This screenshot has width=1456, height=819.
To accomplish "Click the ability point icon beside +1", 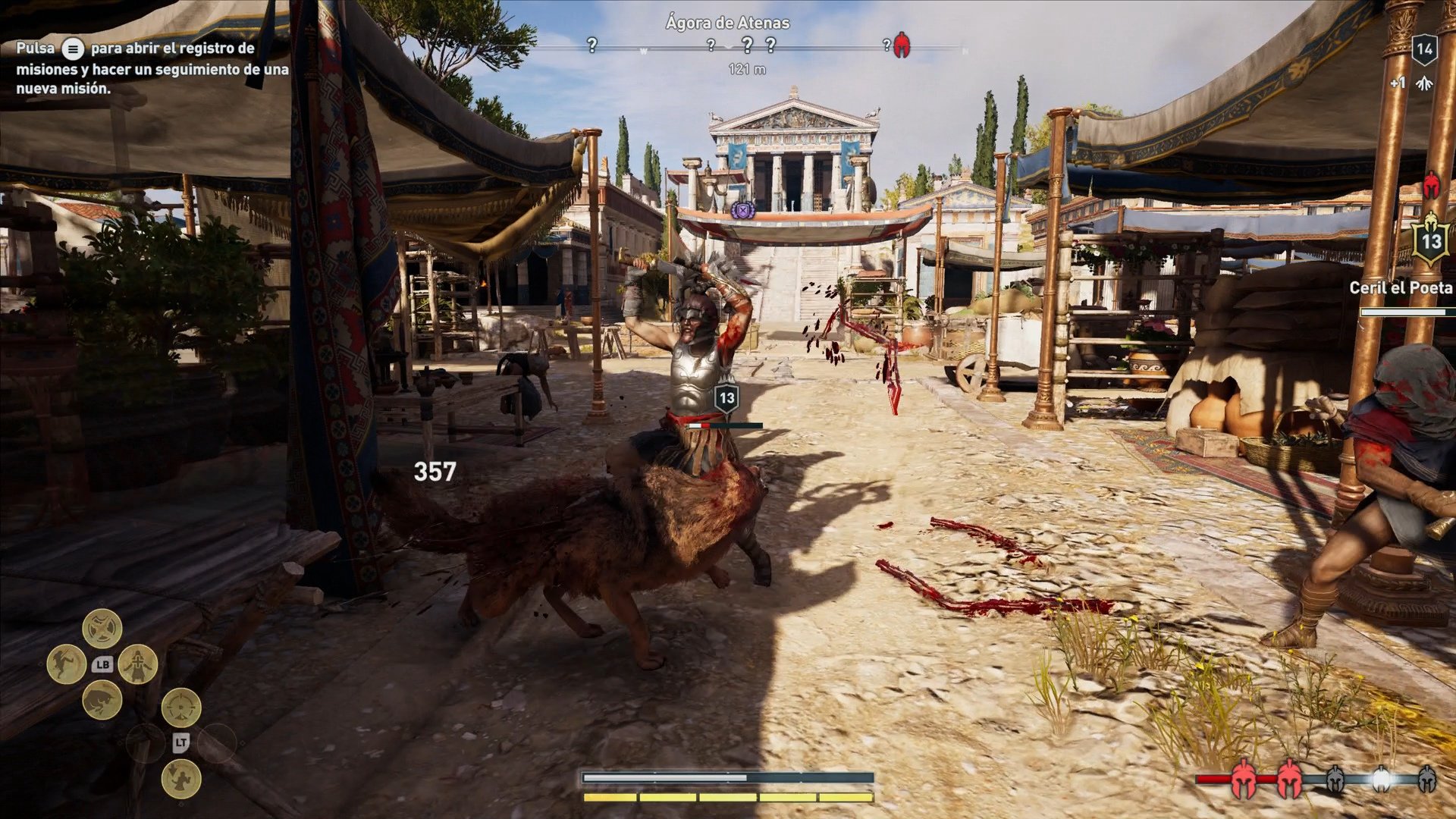I will [x=1425, y=83].
